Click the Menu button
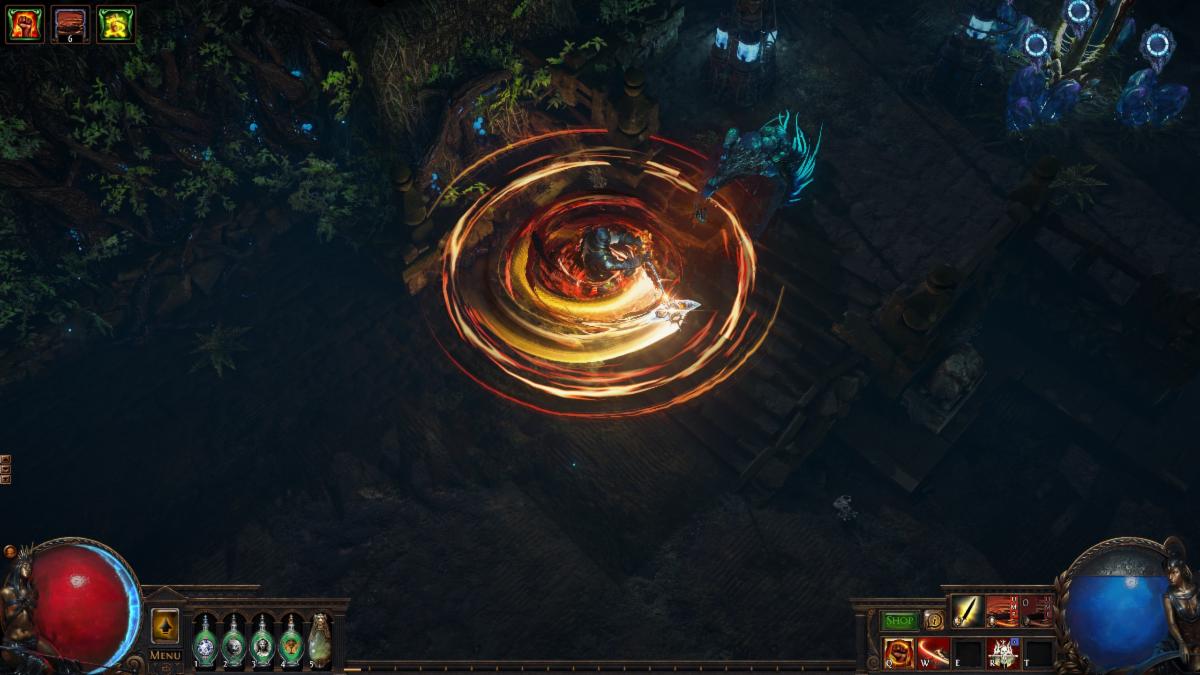This screenshot has height=675, width=1200. point(165,655)
